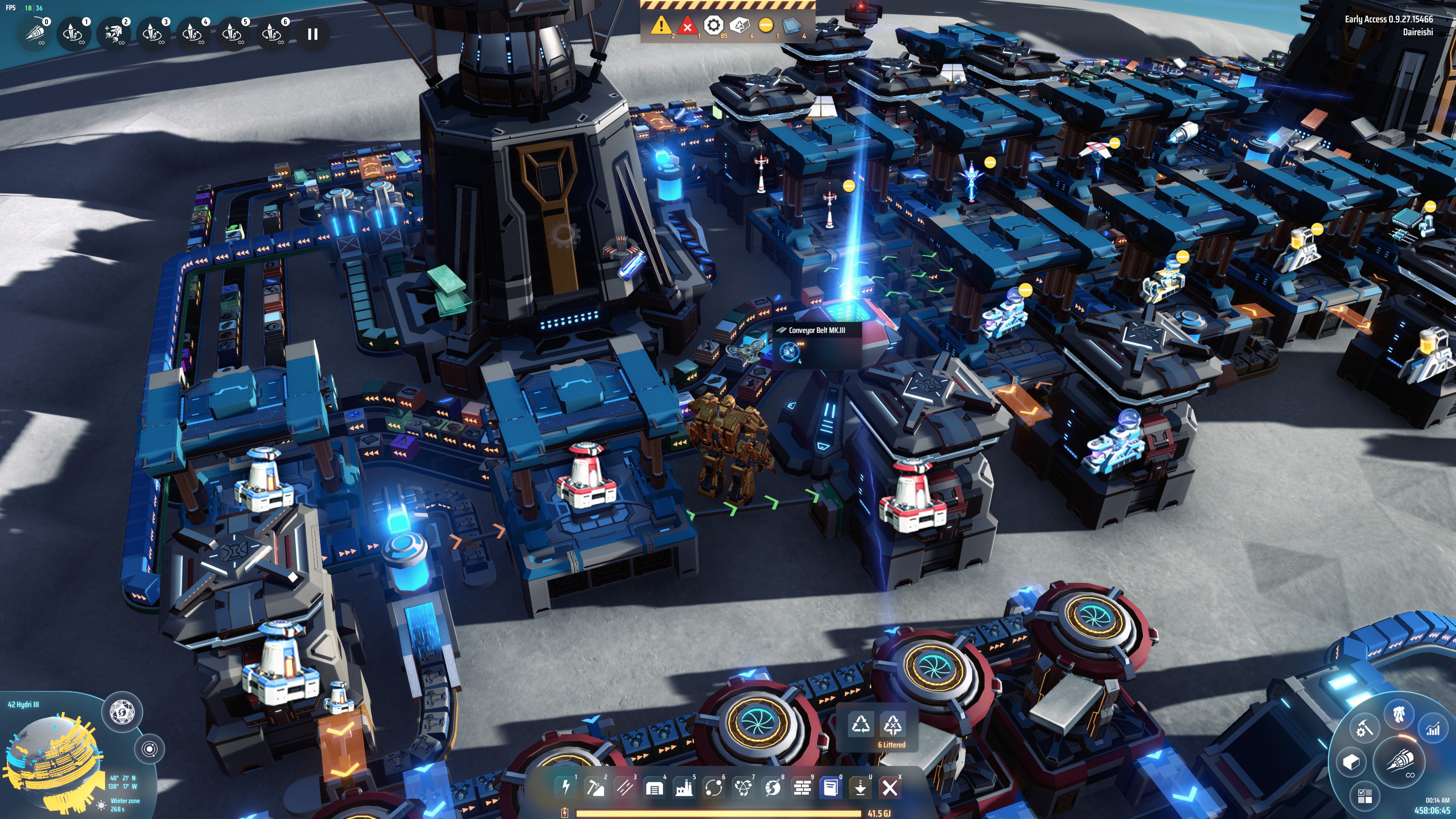Open the blueprint book button

[831, 787]
